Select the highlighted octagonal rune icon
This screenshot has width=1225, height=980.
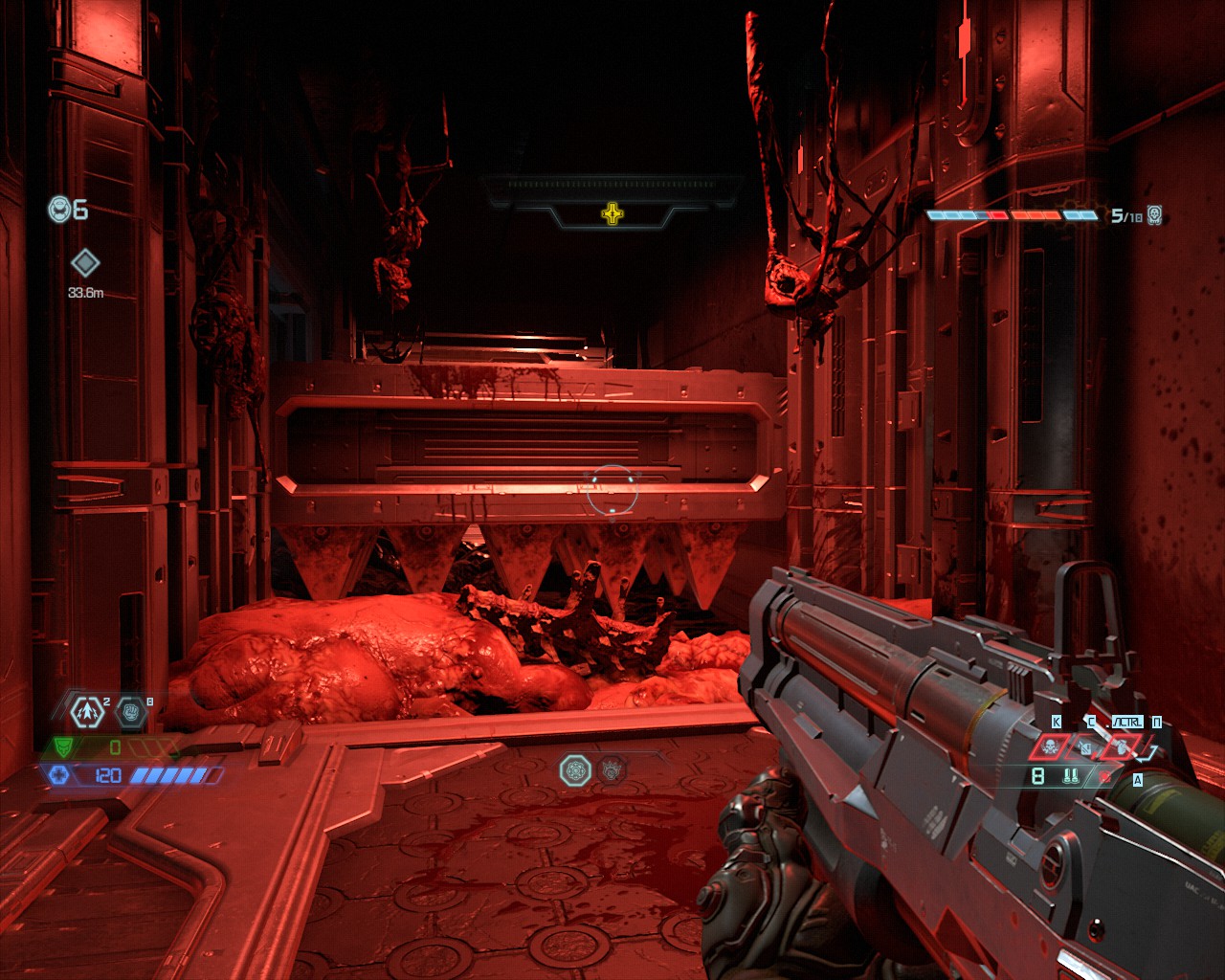click(575, 769)
